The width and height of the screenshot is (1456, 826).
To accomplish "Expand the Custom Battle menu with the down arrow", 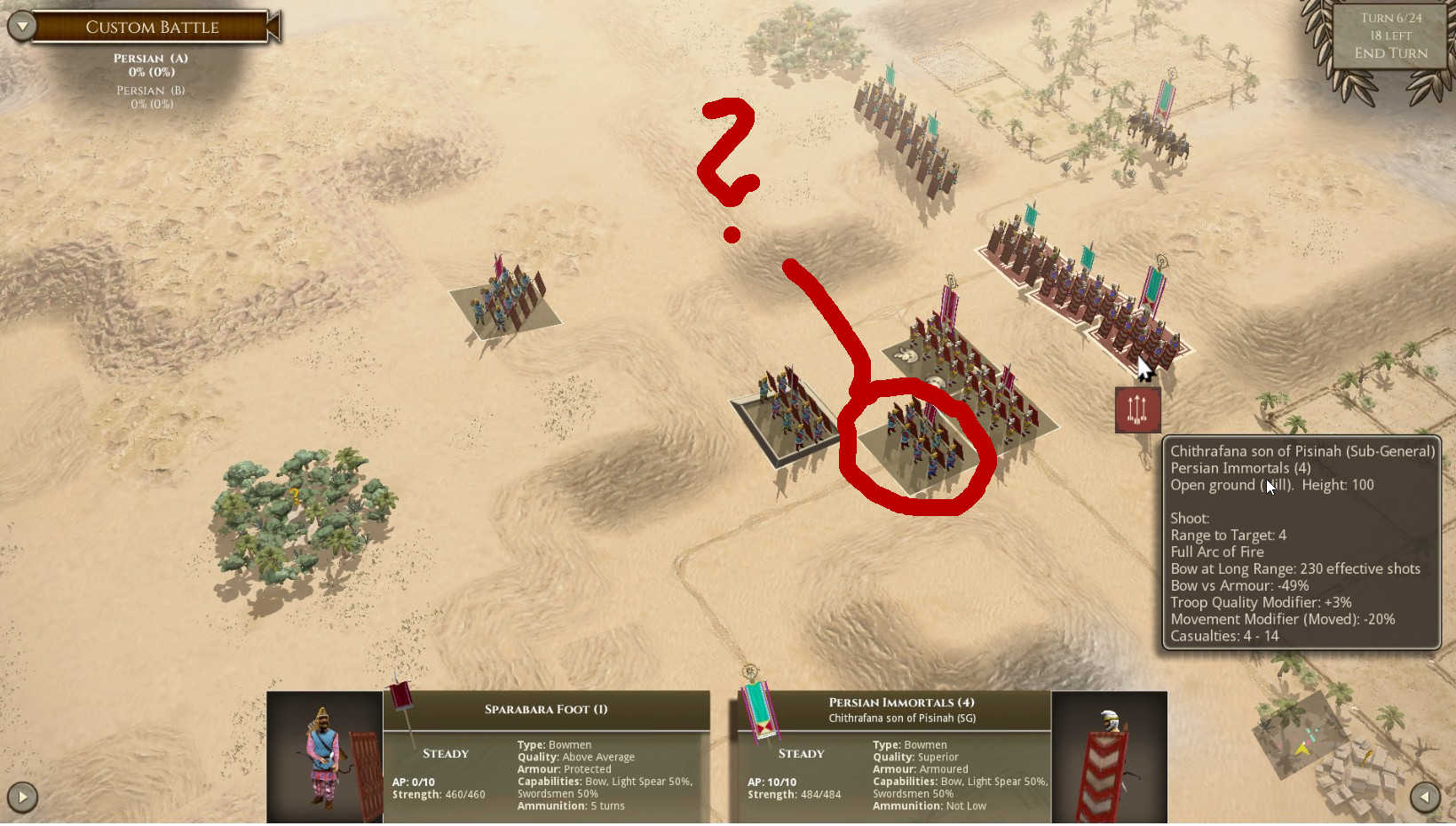I will [x=20, y=27].
